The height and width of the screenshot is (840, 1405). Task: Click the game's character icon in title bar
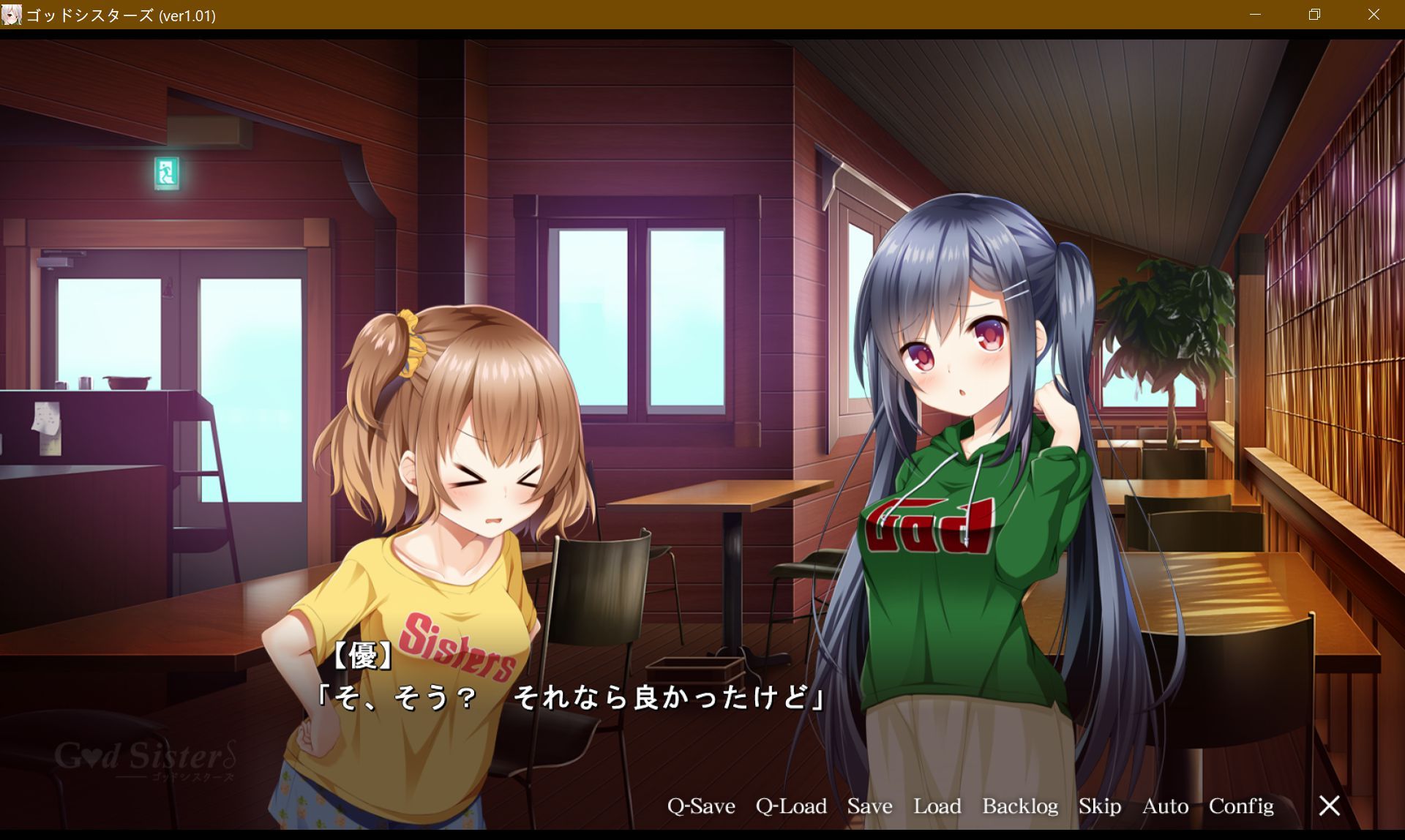coord(12,15)
